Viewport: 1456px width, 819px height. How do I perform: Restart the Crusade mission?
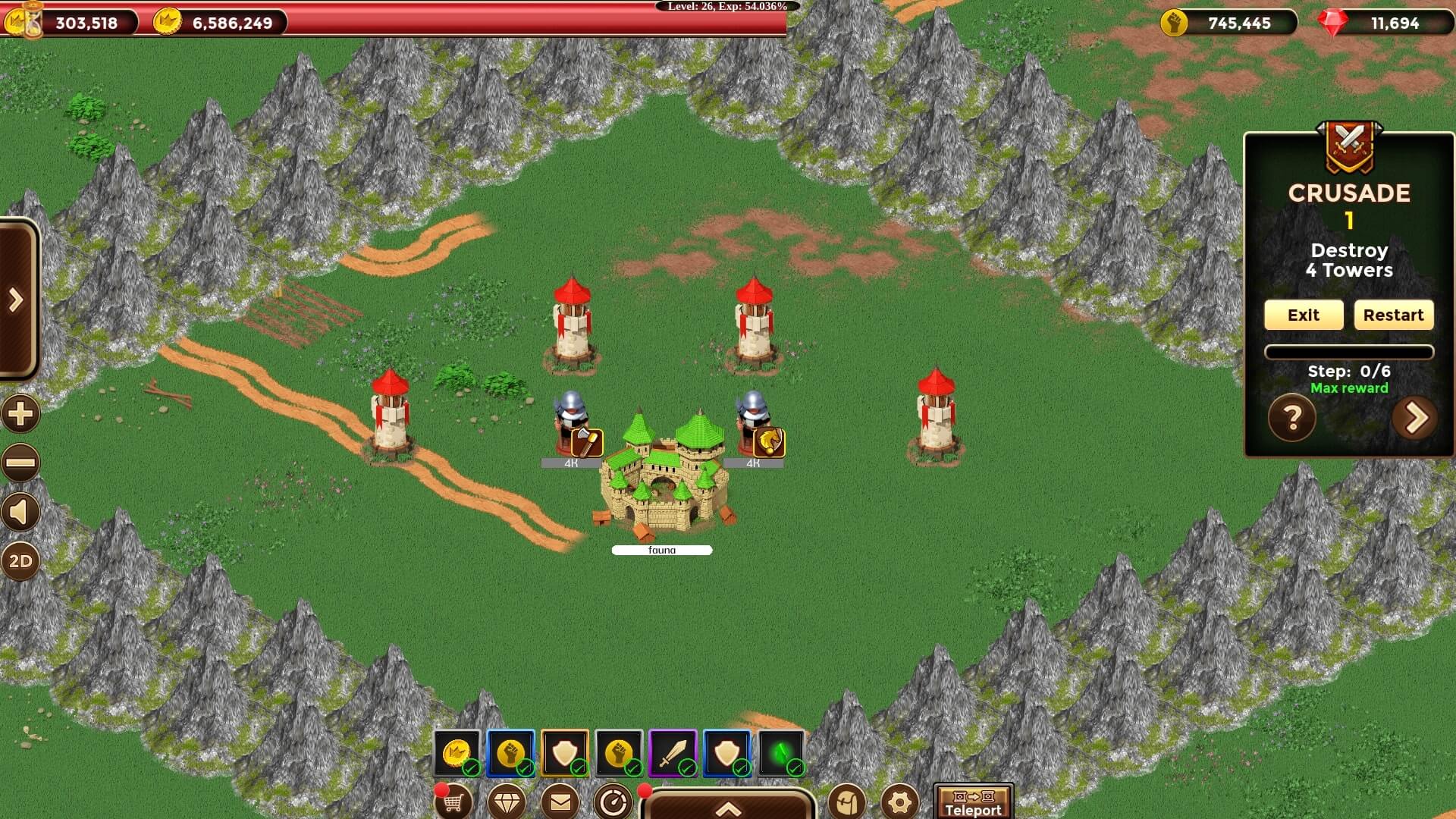tap(1393, 315)
